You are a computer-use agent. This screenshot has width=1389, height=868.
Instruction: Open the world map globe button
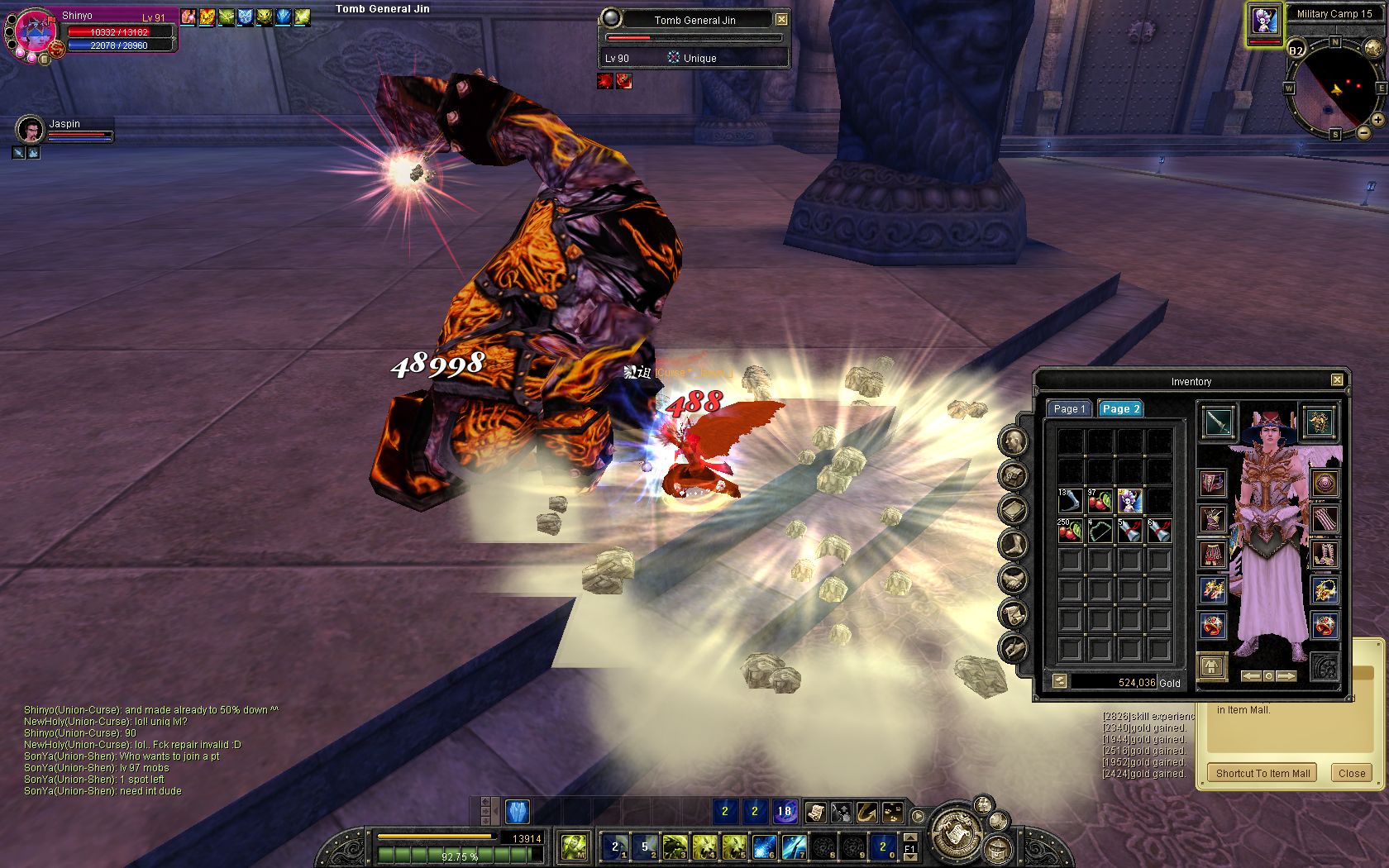(1372, 48)
